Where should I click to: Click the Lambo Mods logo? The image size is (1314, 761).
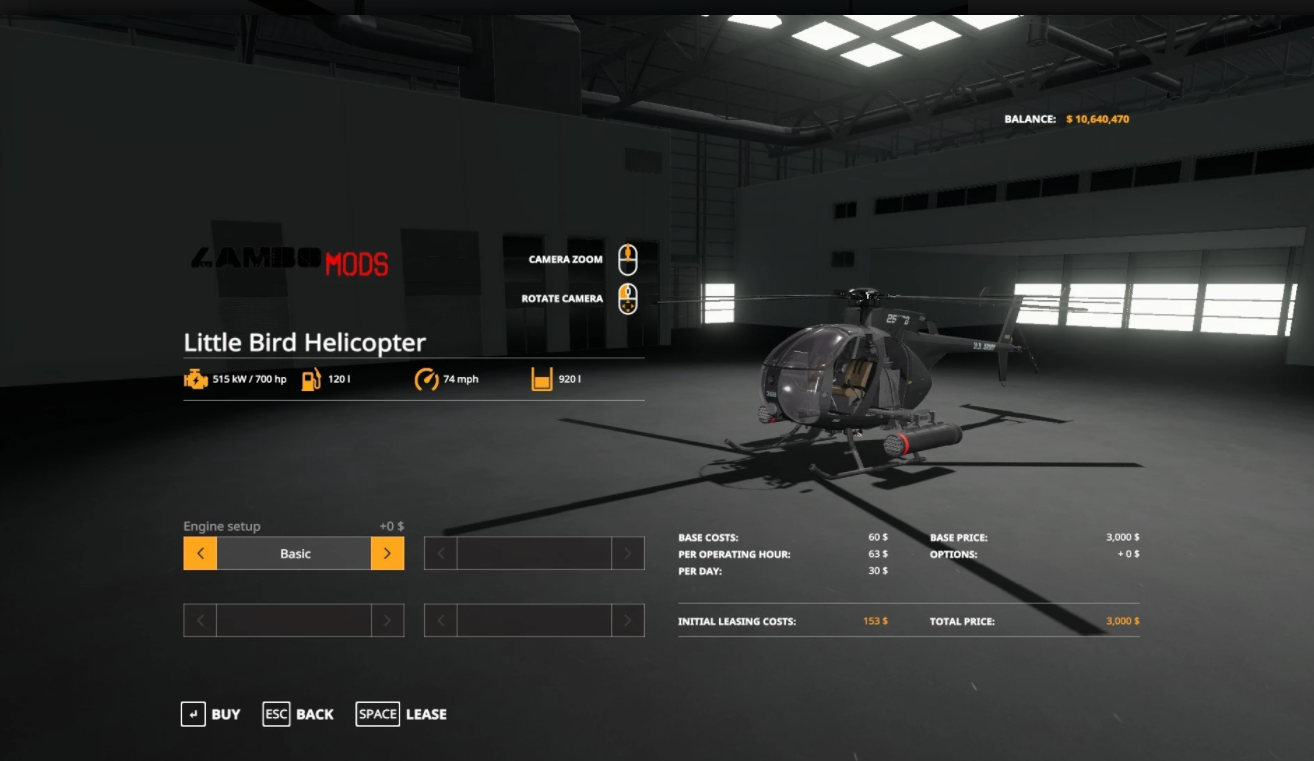290,262
